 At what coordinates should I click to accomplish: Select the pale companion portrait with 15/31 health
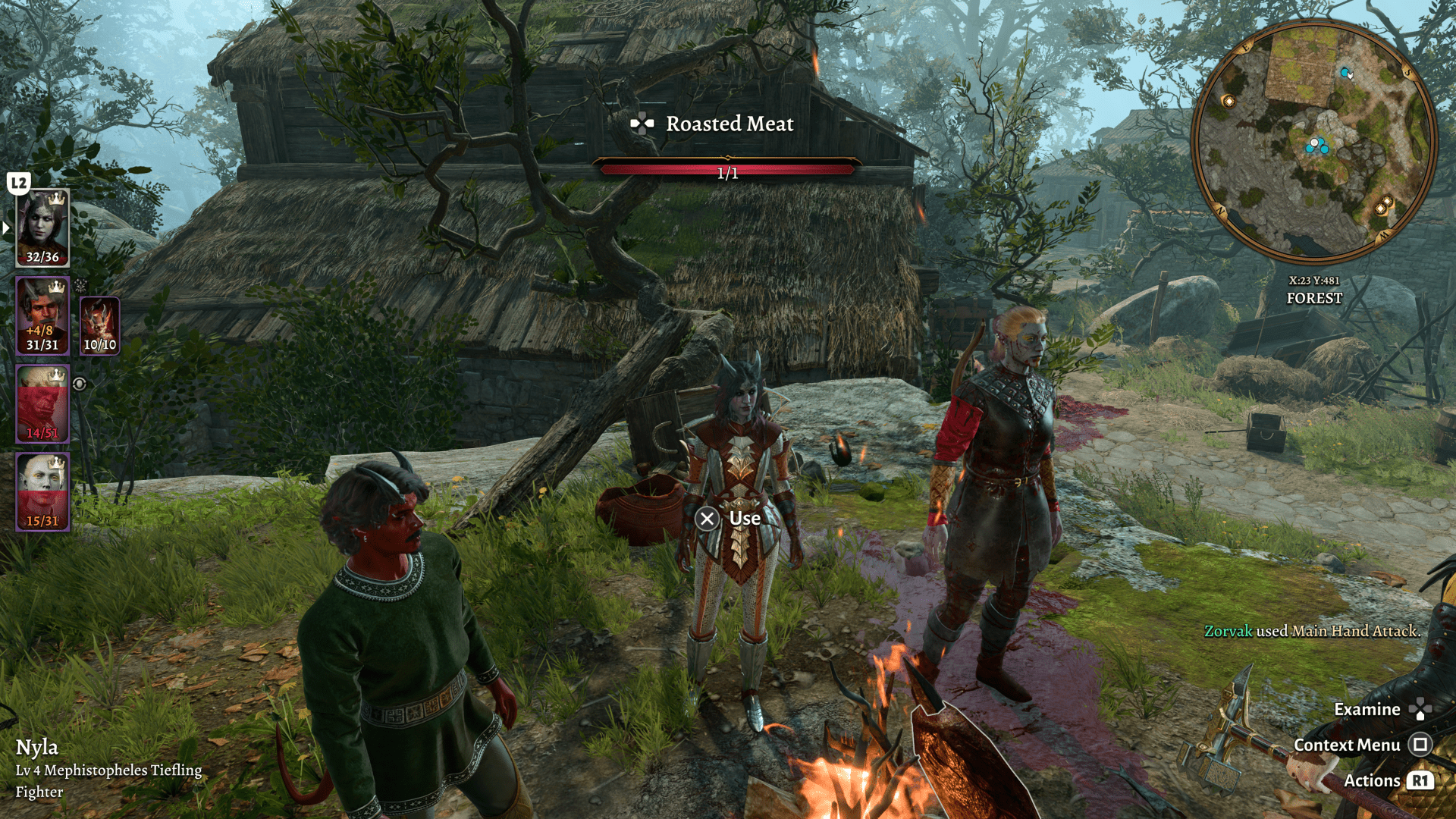click(42, 491)
